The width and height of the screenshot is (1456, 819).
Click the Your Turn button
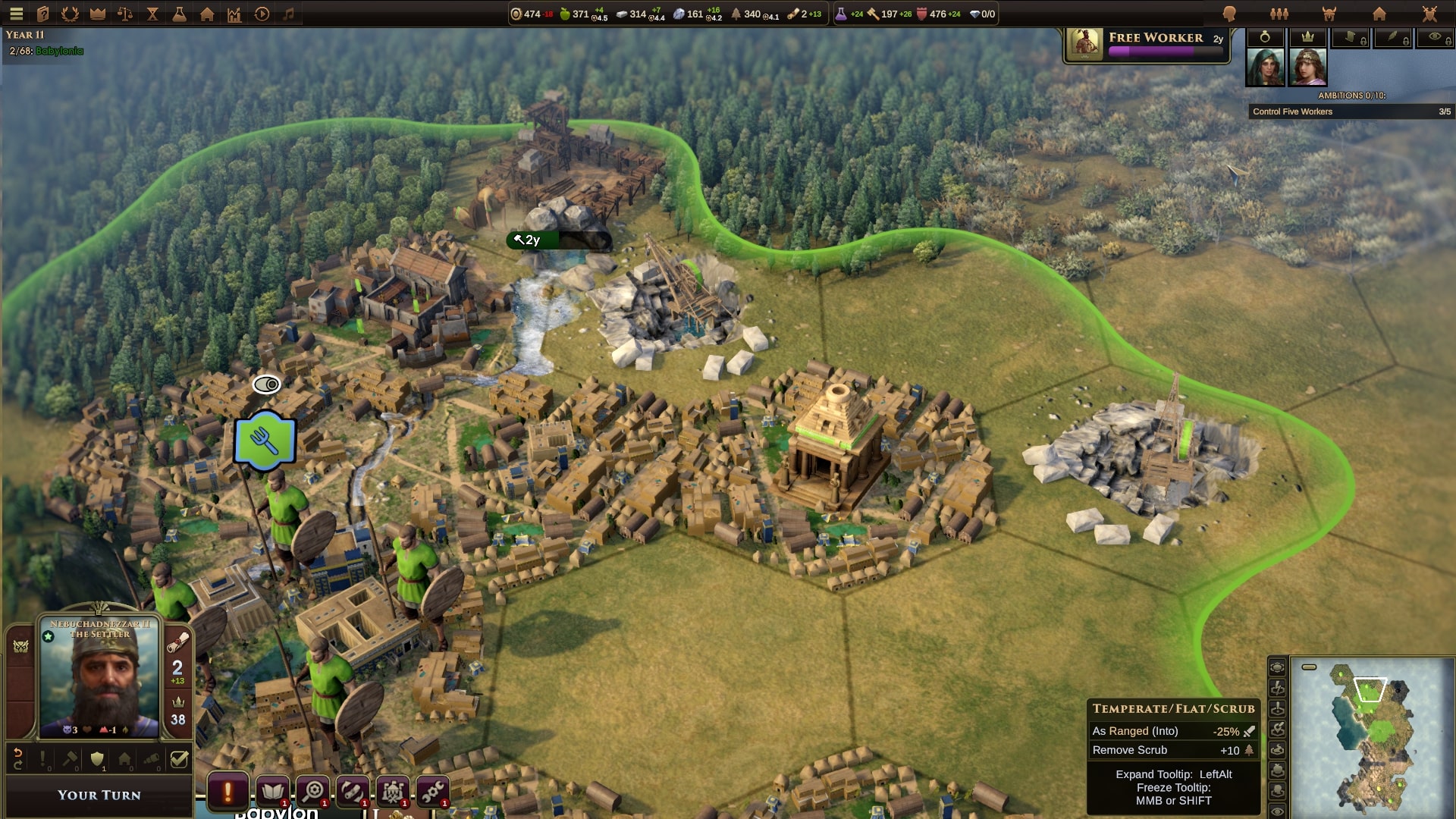pos(99,795)
